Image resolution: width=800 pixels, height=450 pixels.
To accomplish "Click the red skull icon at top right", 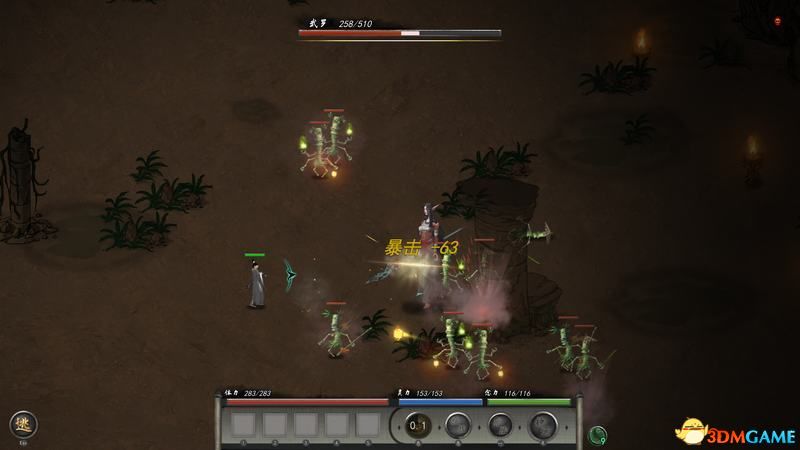I will [778, 20].
